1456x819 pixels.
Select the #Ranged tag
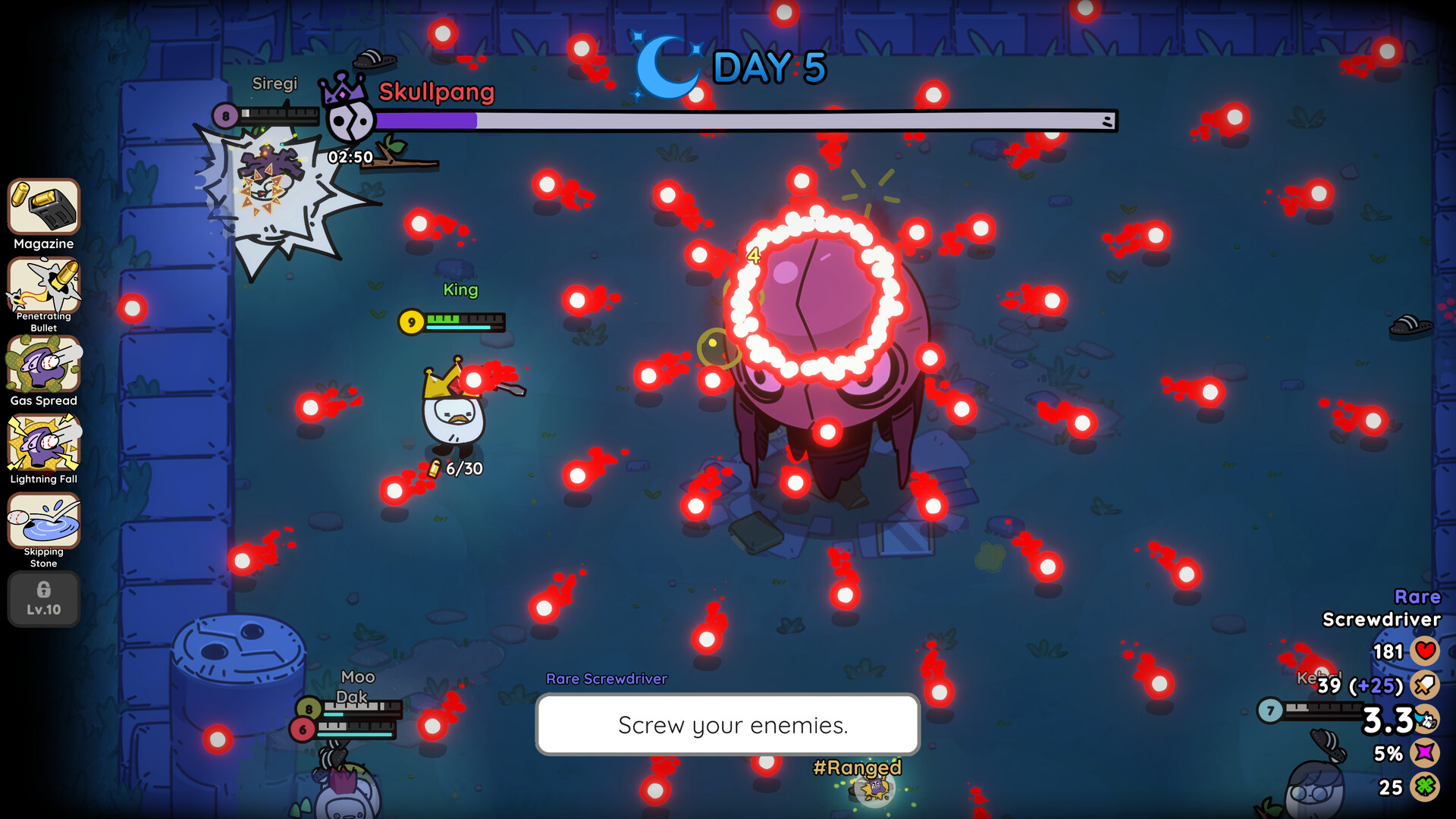857,768
